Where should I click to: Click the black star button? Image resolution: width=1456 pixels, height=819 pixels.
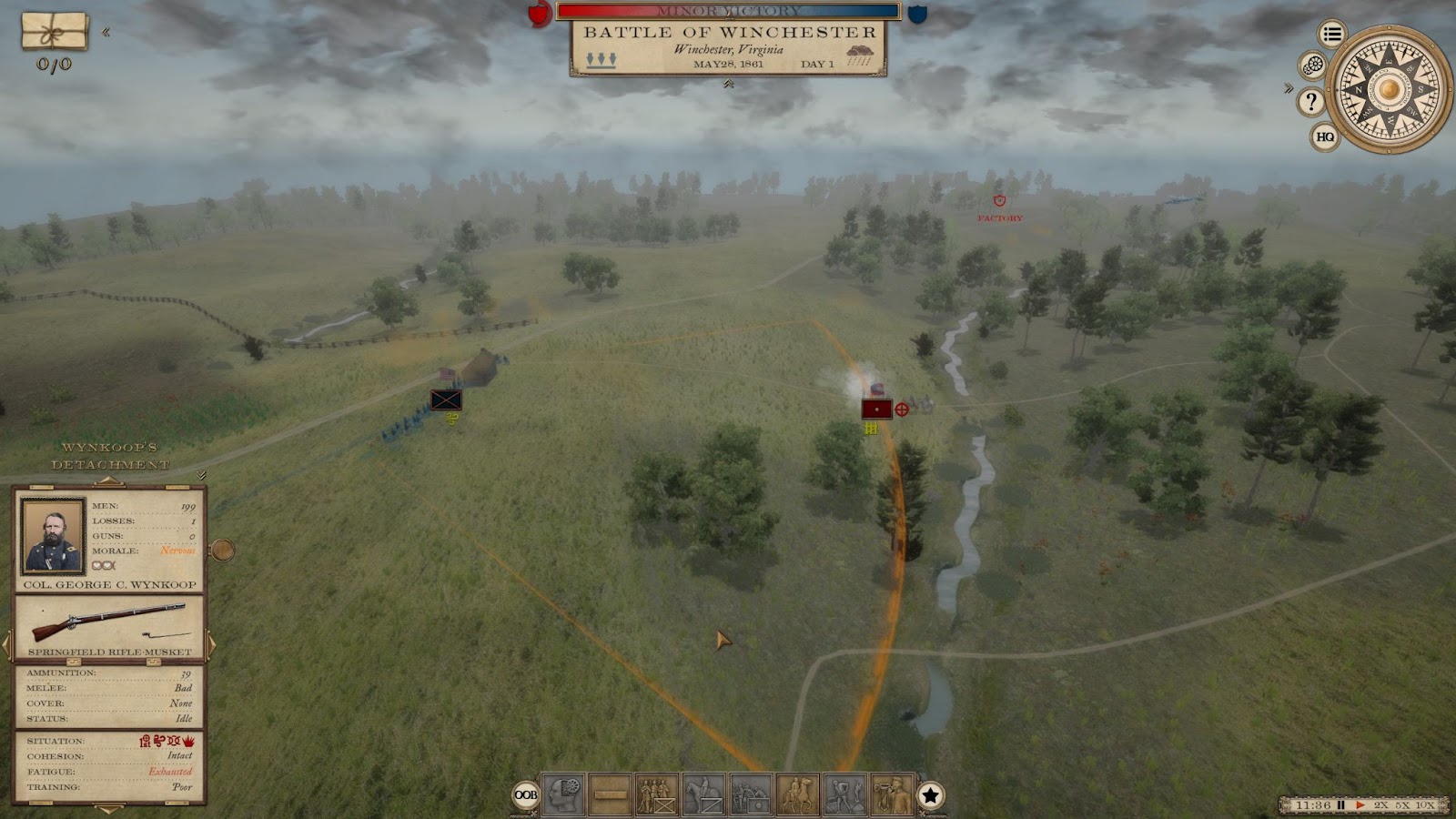[x=930, y=795]
